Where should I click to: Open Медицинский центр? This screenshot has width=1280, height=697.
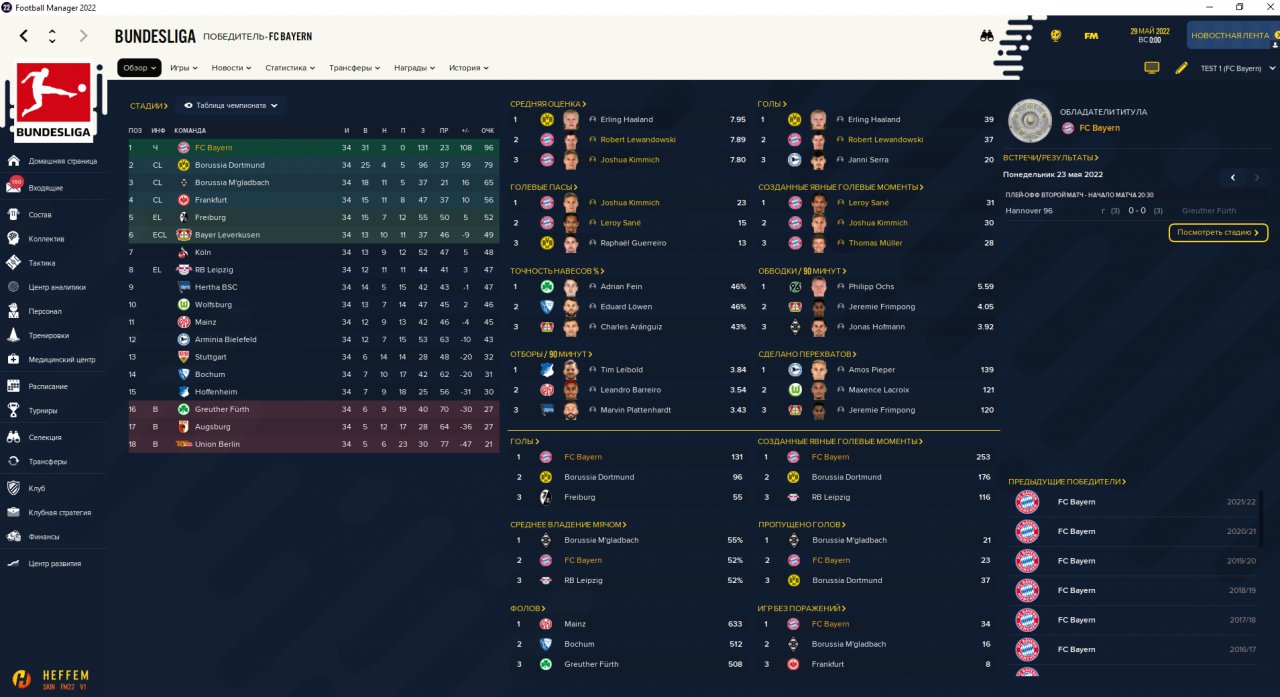(62, 360)
